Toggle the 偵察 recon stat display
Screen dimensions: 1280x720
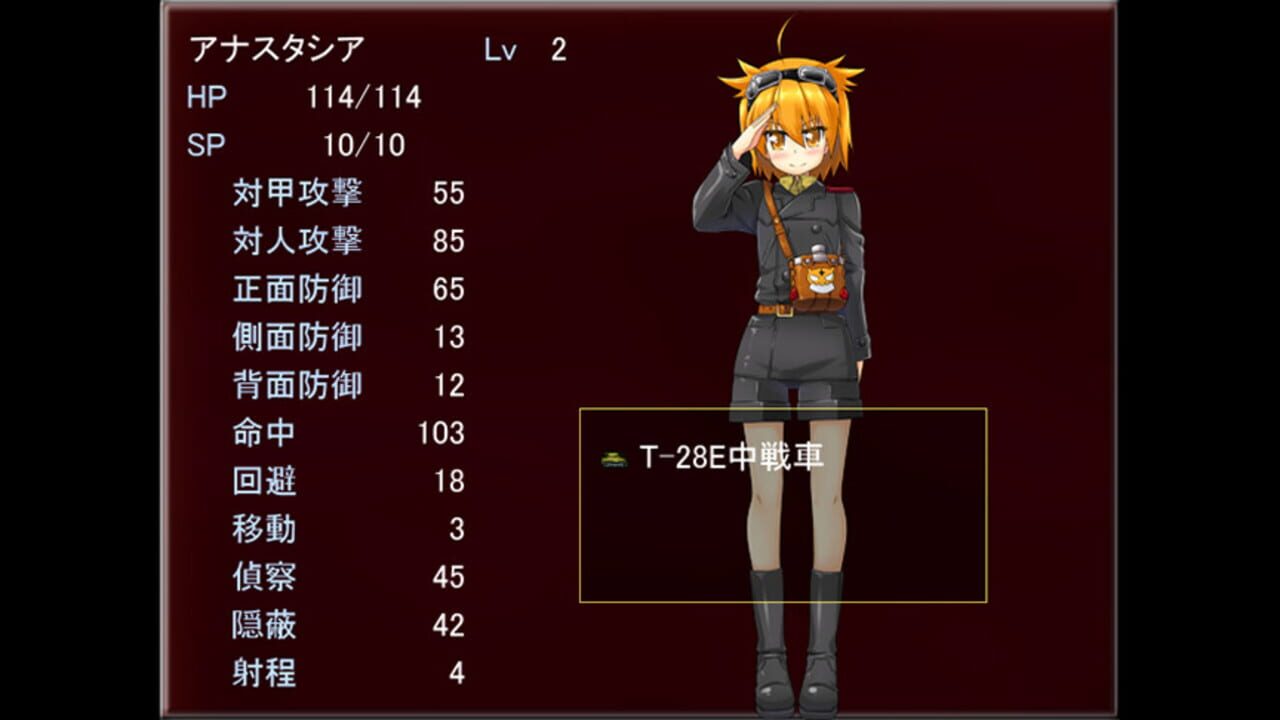(x=290, y=577)
